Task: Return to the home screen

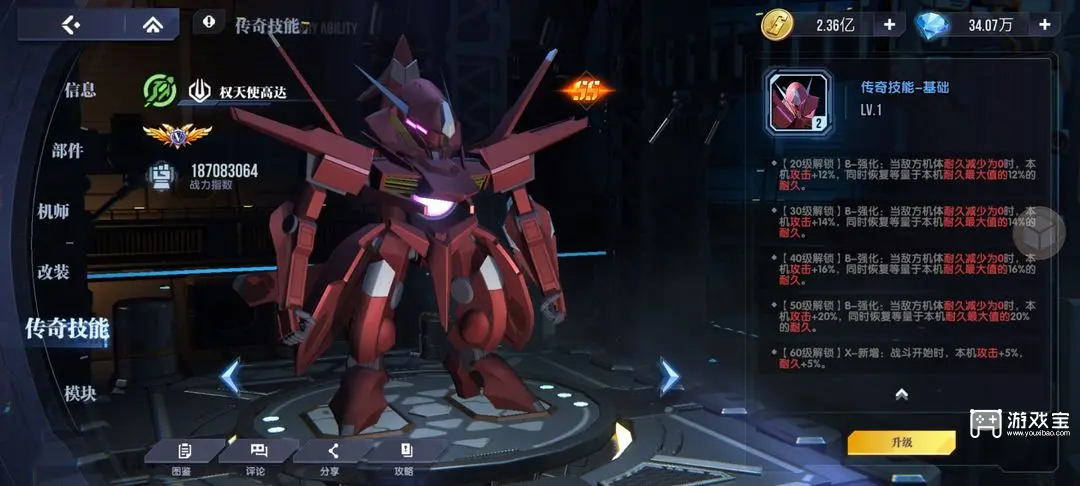Action: (x=153, y=25)
